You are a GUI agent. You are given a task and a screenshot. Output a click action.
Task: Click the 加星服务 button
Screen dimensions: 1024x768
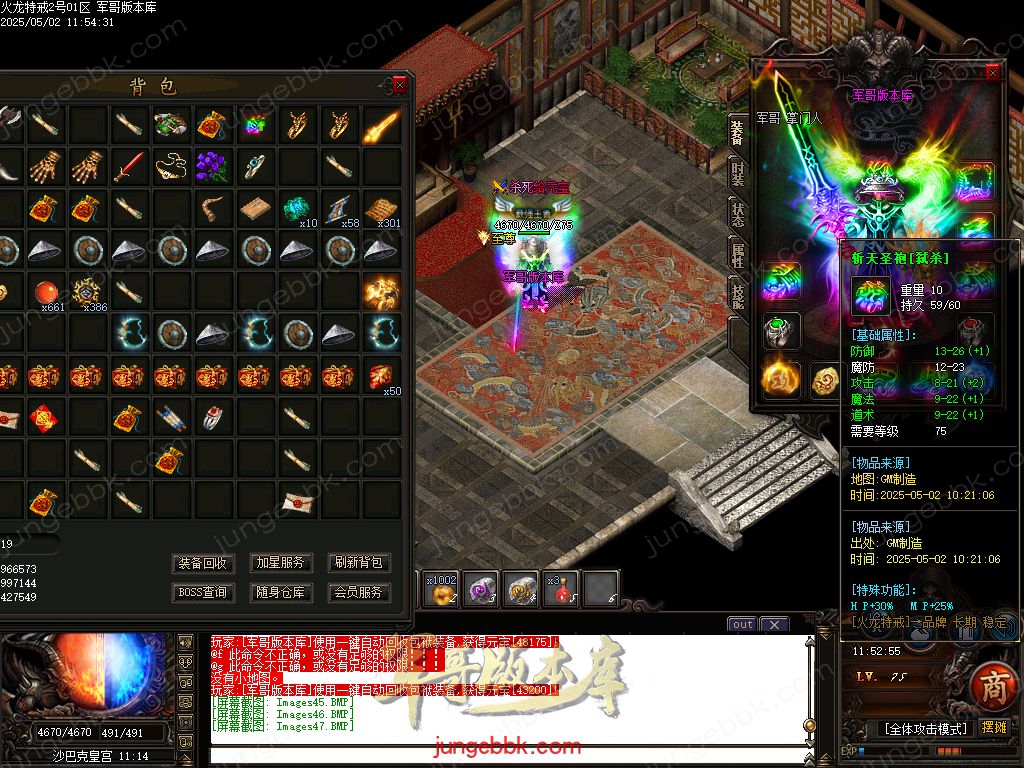(281, 563)
